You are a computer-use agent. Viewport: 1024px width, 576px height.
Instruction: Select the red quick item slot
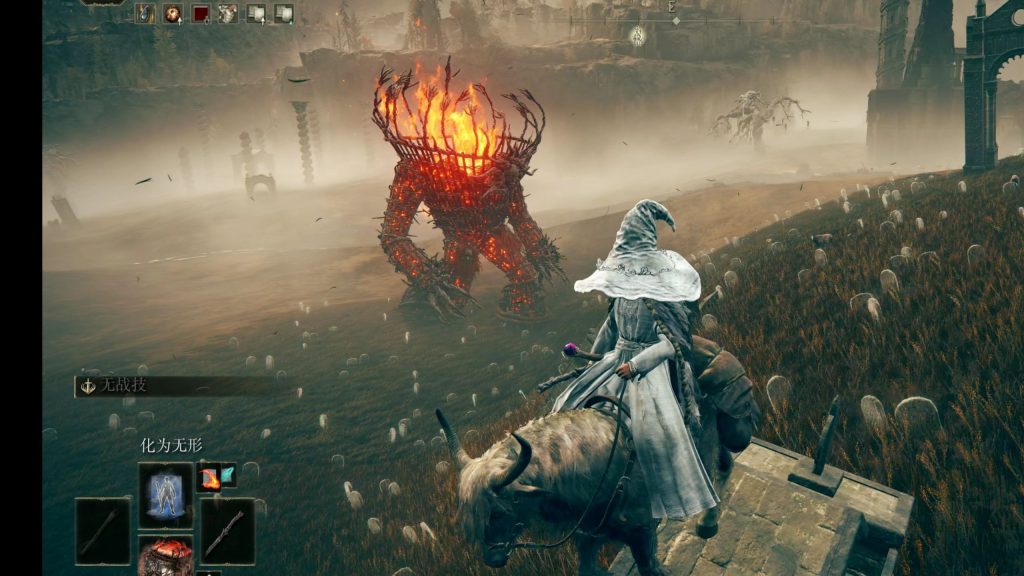(165, 558)
